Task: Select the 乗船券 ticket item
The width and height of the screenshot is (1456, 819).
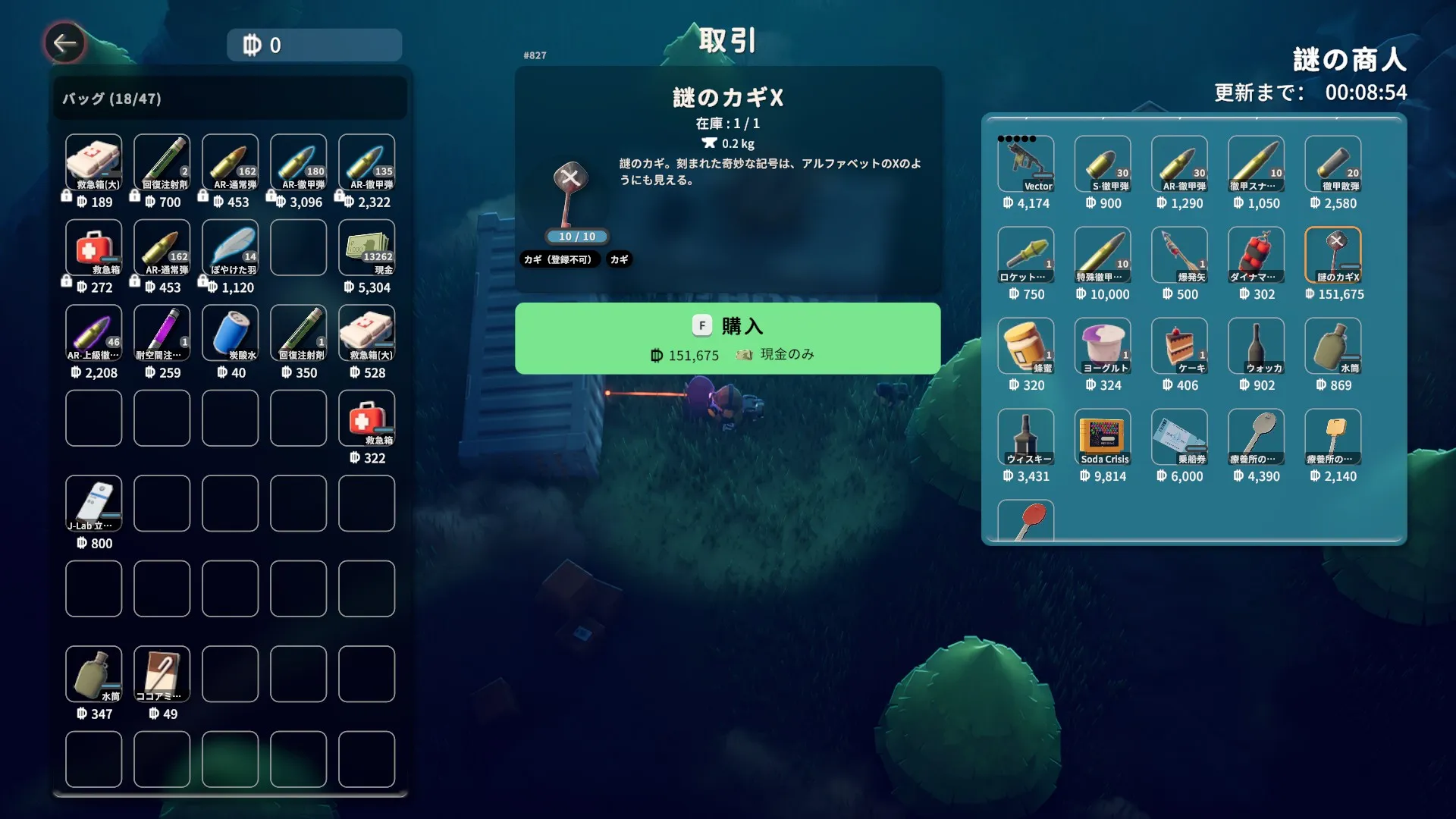Action: coord(1179,437)
